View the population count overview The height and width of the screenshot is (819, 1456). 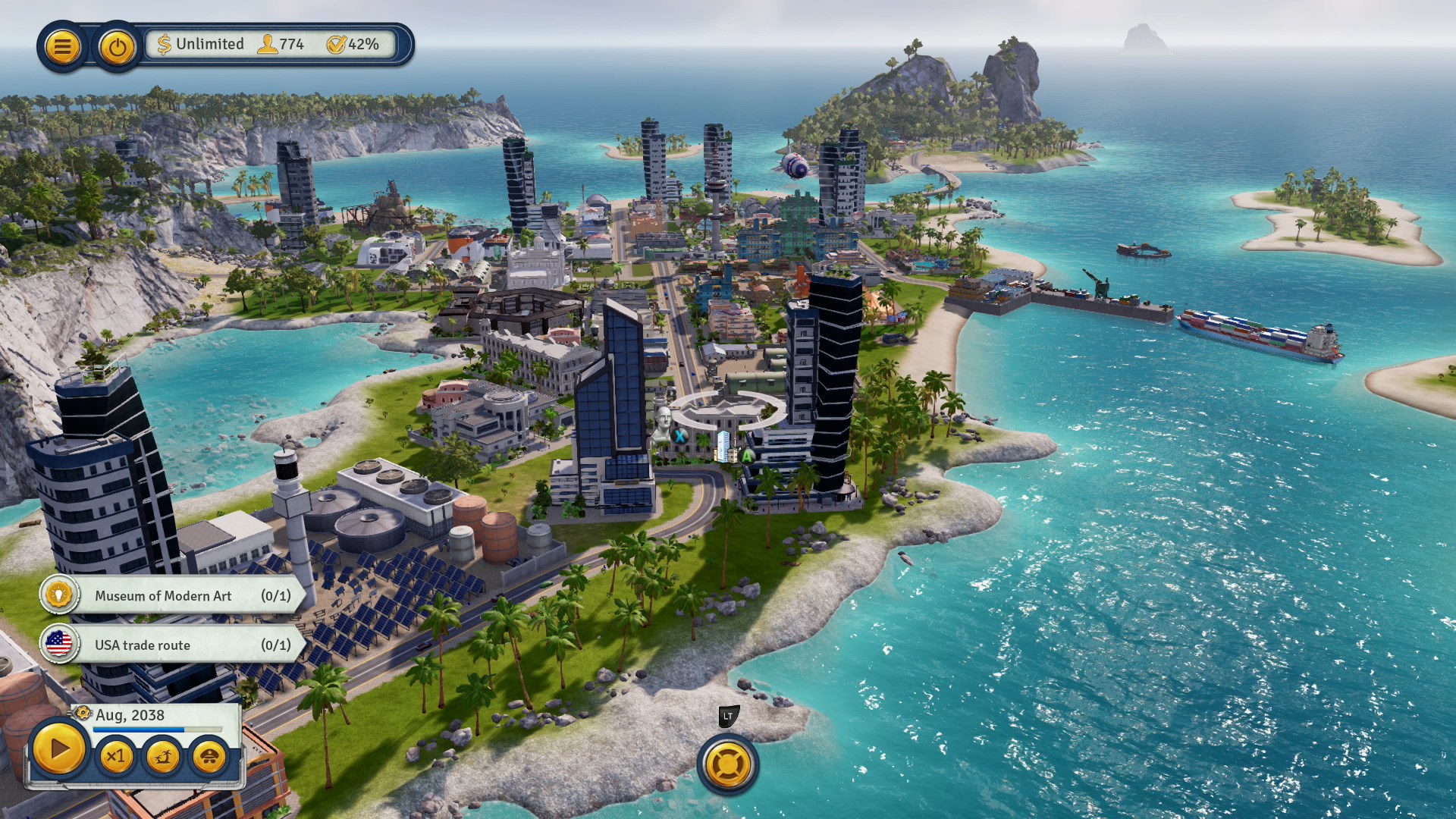[x=281, y=44]
